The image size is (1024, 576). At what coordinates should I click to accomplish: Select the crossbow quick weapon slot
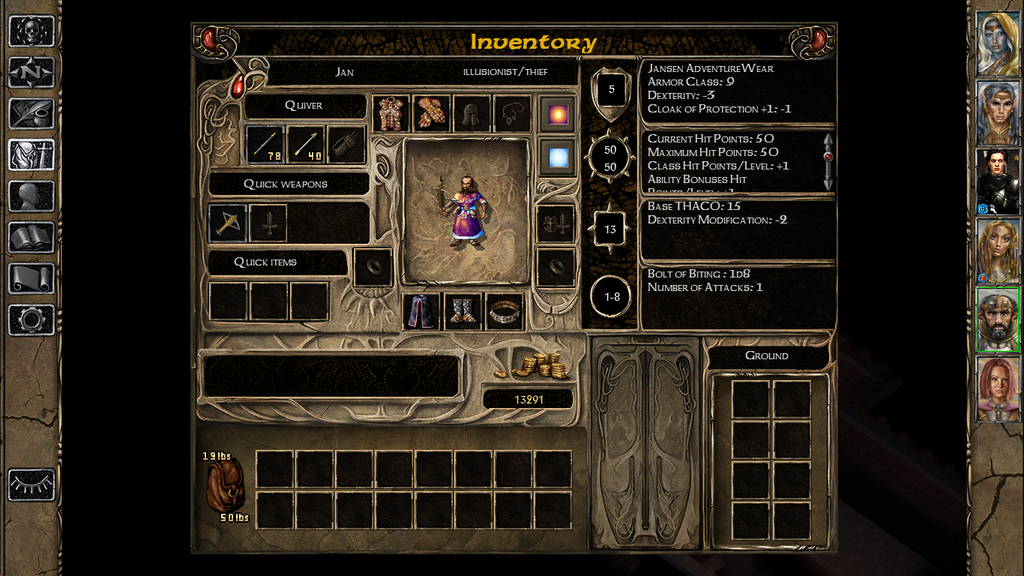228,222
